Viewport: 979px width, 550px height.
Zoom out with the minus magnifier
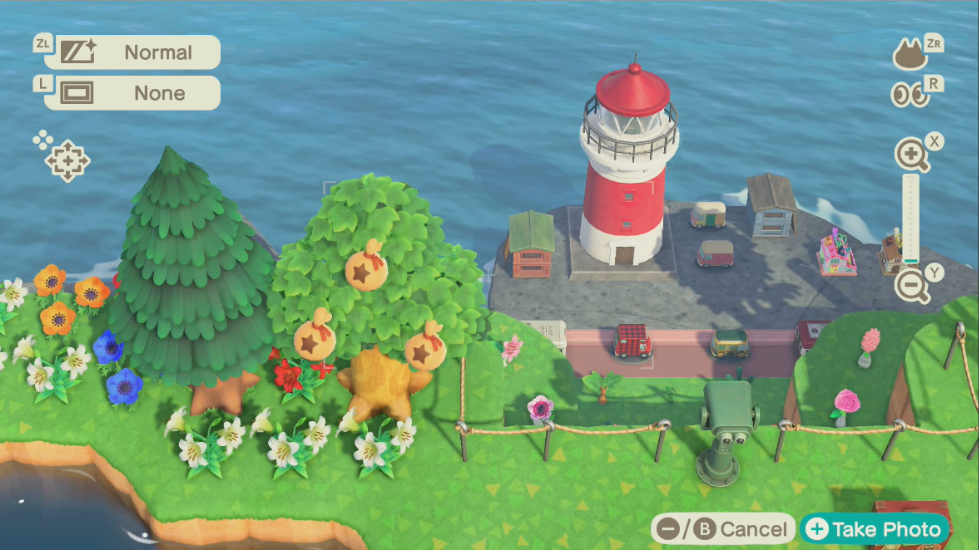(911, 287)
